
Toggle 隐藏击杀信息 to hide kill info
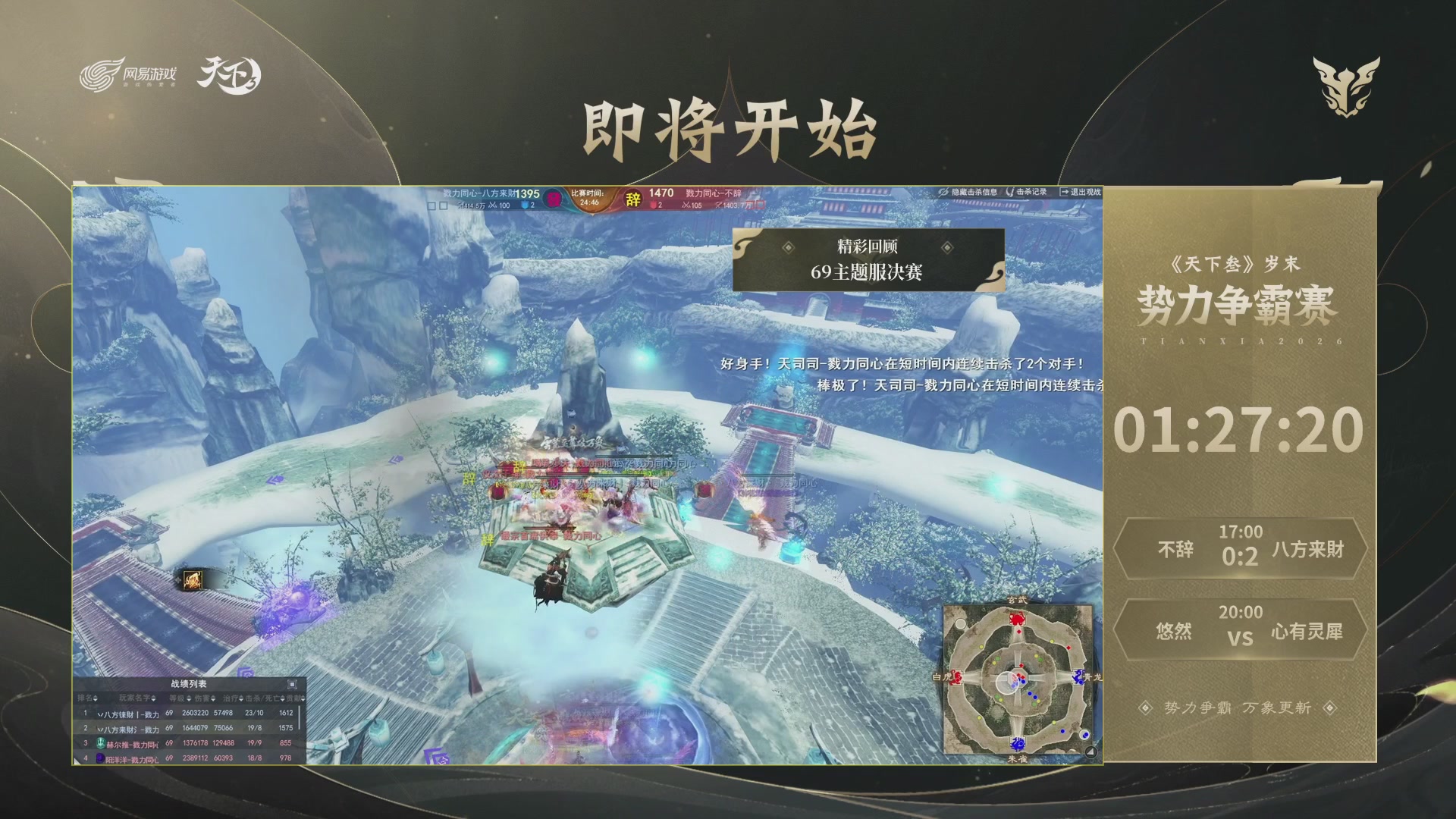(943, 191)
